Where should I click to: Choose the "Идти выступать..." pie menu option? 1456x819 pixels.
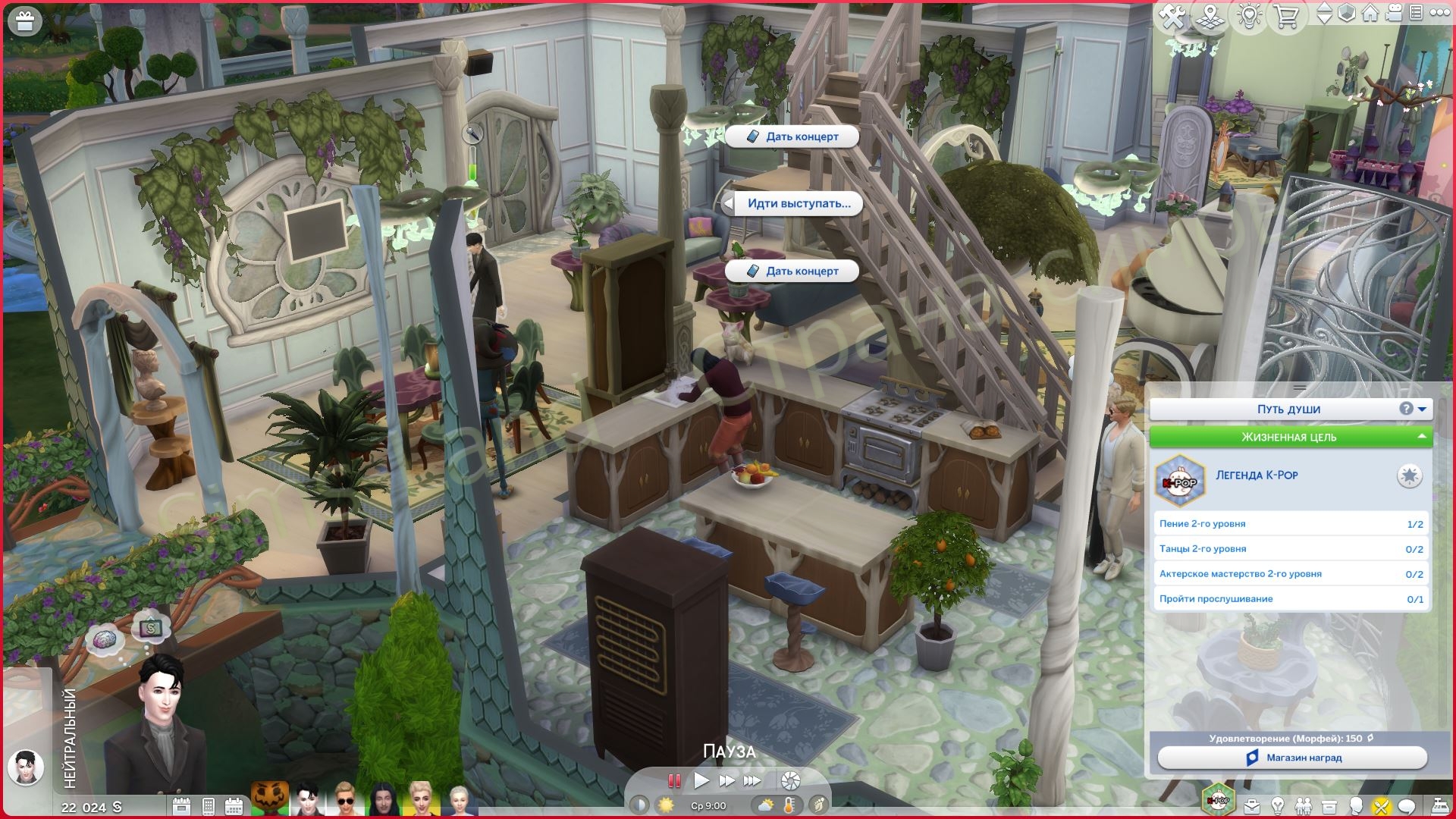coord(798,203)
